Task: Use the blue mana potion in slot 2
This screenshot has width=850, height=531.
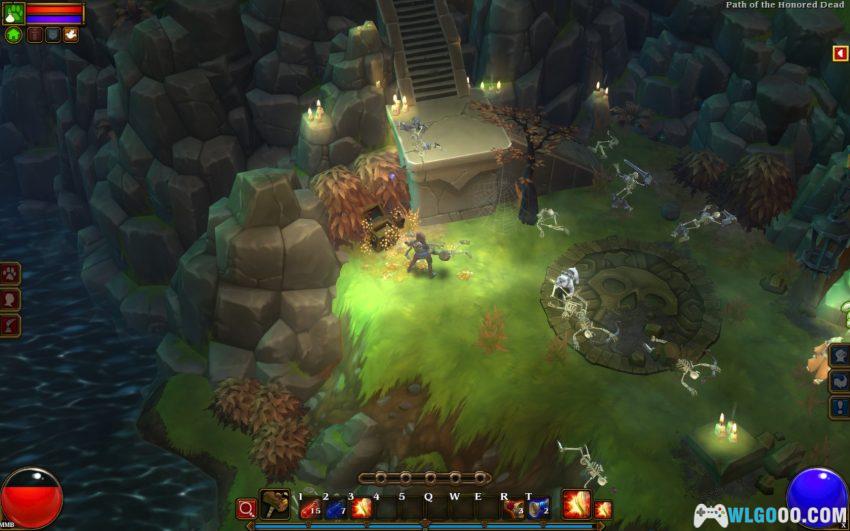Action: pyautogui.click(x=335, y=508)
